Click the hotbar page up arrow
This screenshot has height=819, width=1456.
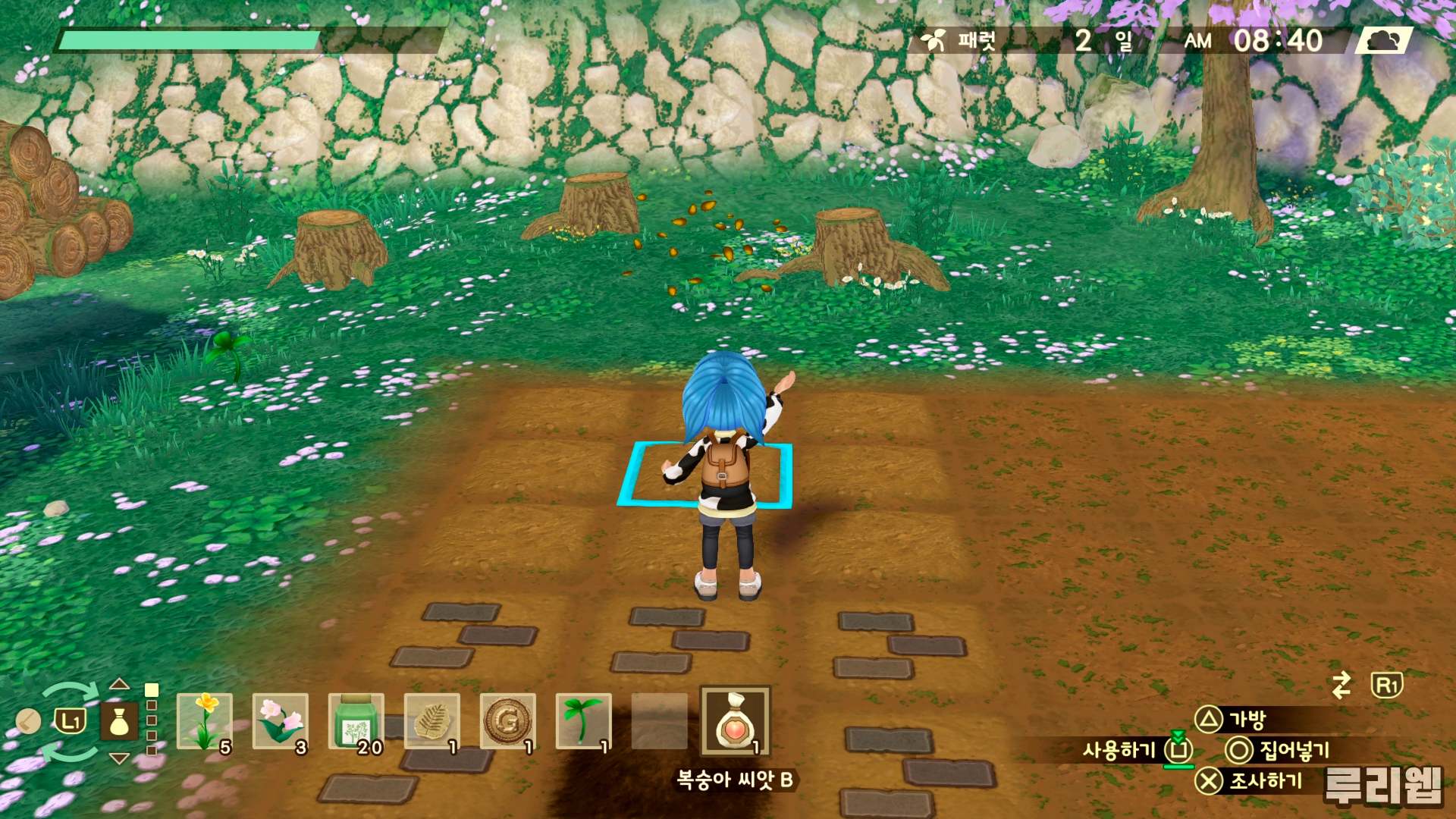119,684
